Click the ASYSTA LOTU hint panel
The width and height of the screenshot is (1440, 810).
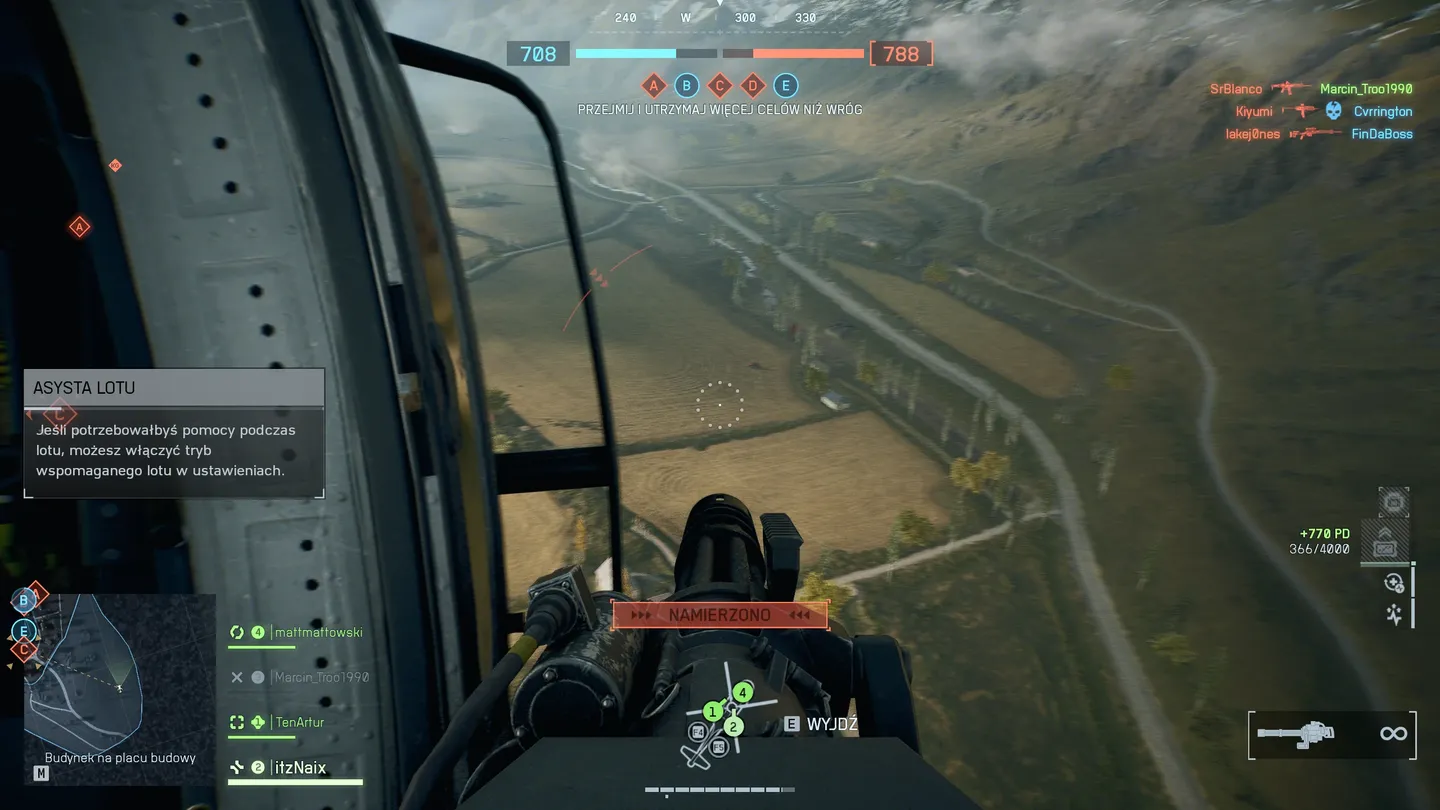click(174, 432)
